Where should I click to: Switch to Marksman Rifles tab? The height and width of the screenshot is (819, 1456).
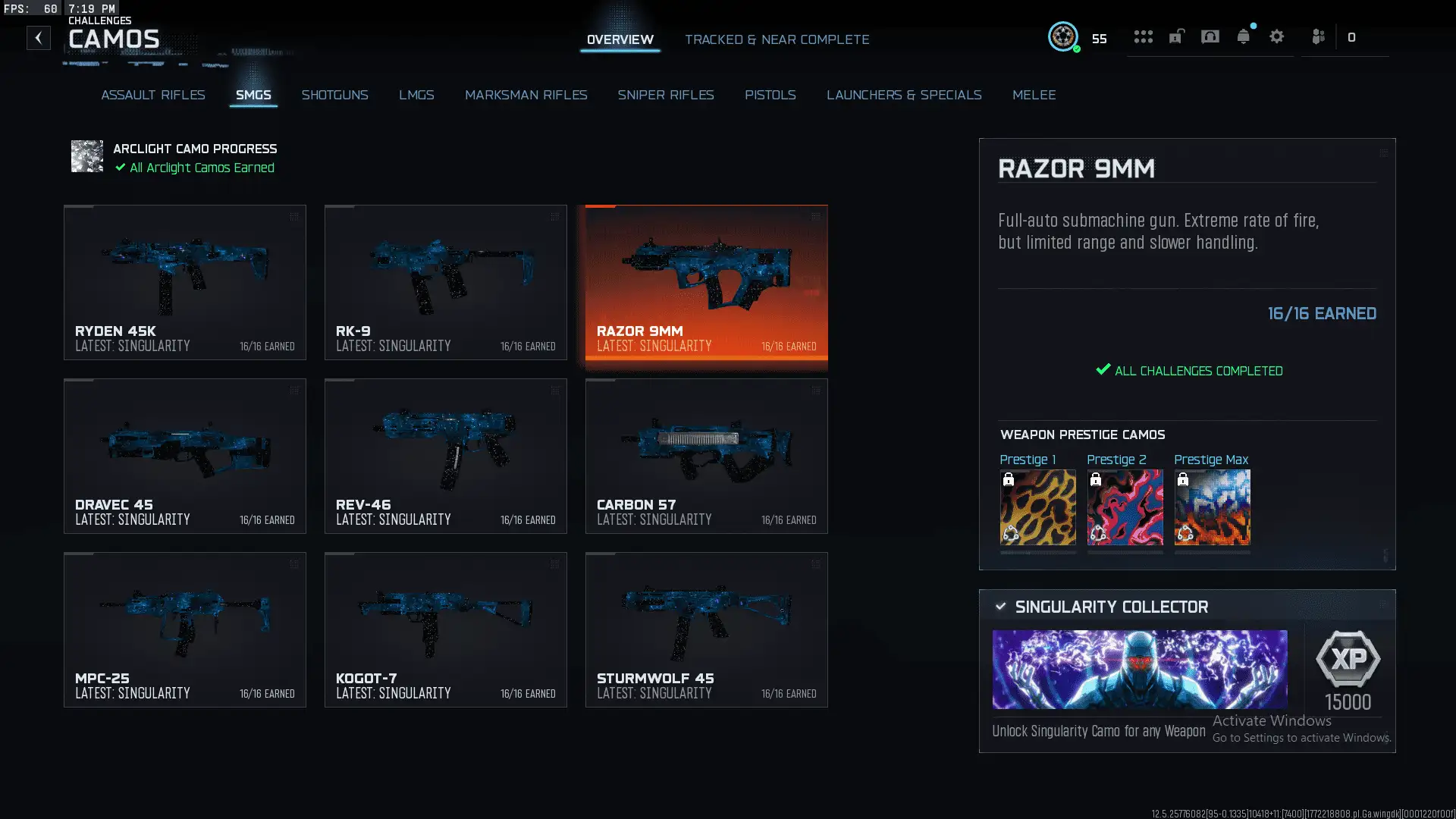(x=526, y=95)
